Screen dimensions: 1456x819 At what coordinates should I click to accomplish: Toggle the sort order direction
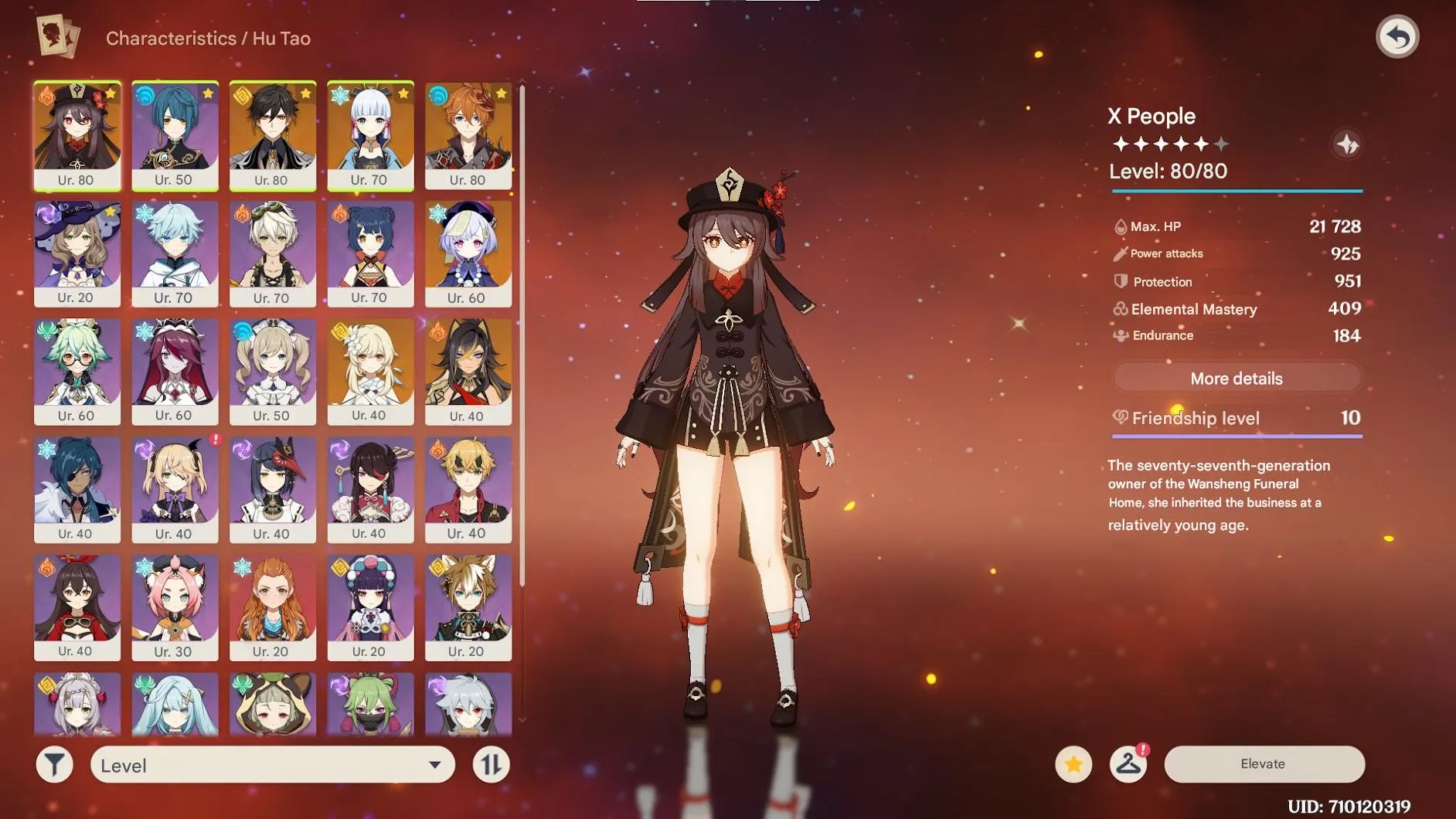(492, 764)
